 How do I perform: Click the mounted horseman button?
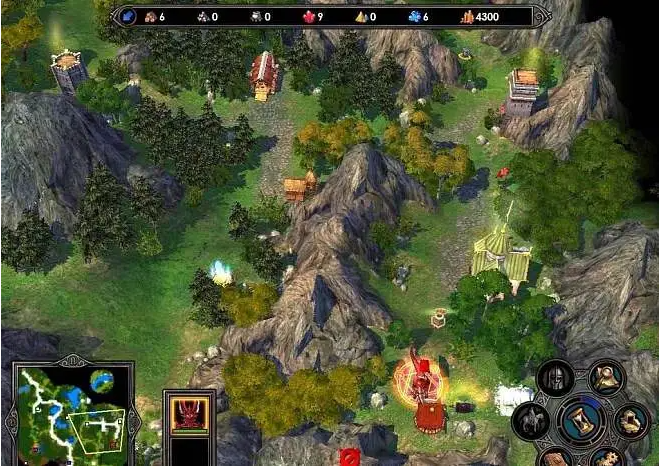point(529,420)
